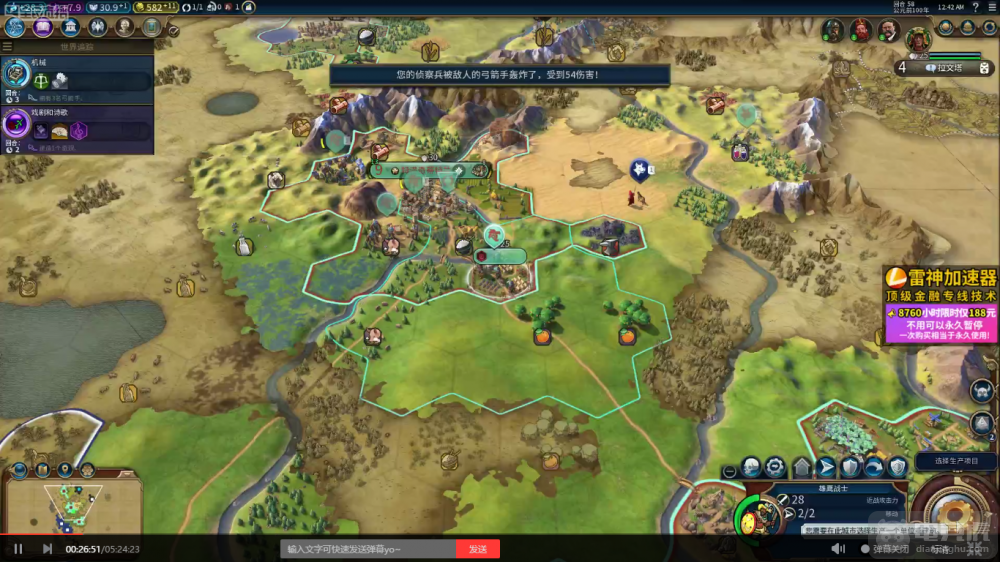Open the culture civics tree button
Screen dimensions: 1000x562
(x=43, y=27)
